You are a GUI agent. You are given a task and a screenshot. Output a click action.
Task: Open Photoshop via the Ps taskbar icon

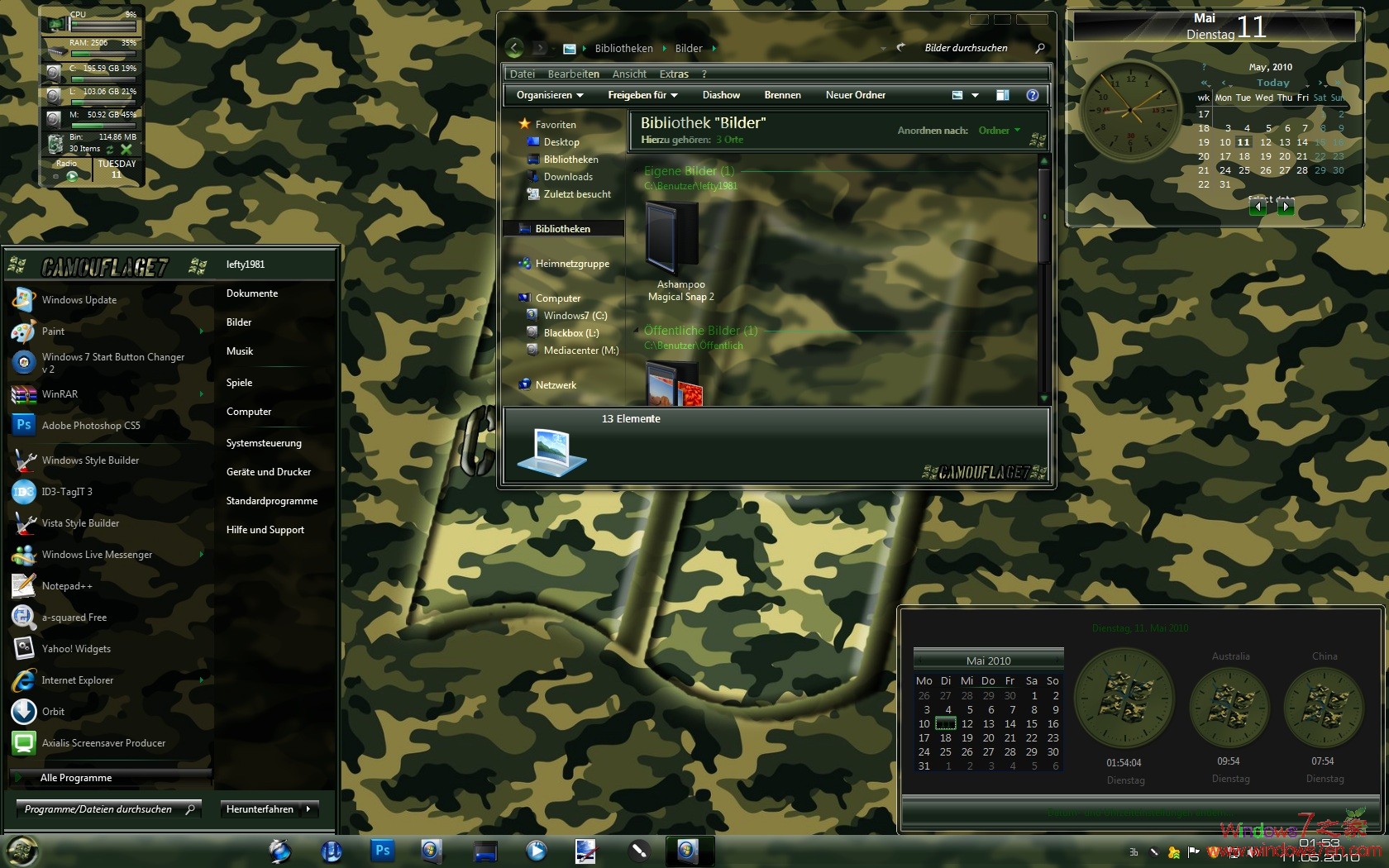[x=382, y=850]
